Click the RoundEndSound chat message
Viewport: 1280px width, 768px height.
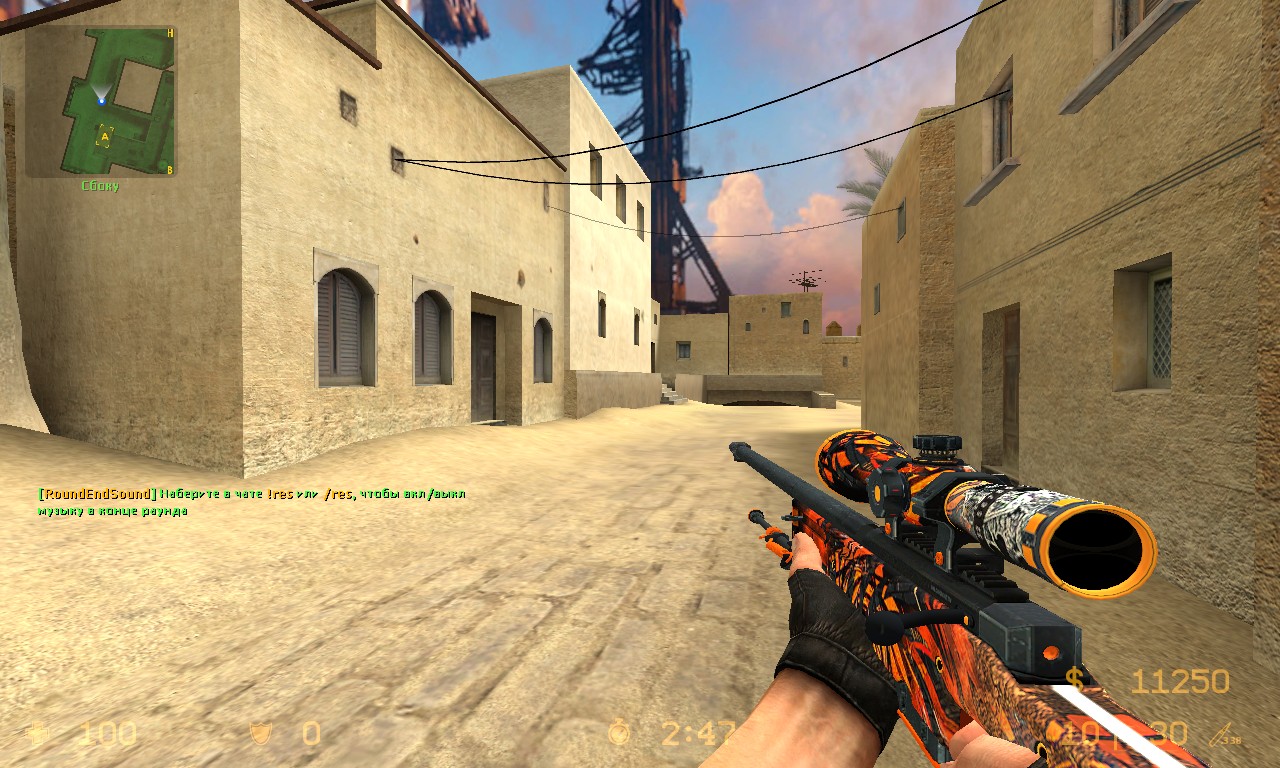pyautogui.click(x=250, y=502)
